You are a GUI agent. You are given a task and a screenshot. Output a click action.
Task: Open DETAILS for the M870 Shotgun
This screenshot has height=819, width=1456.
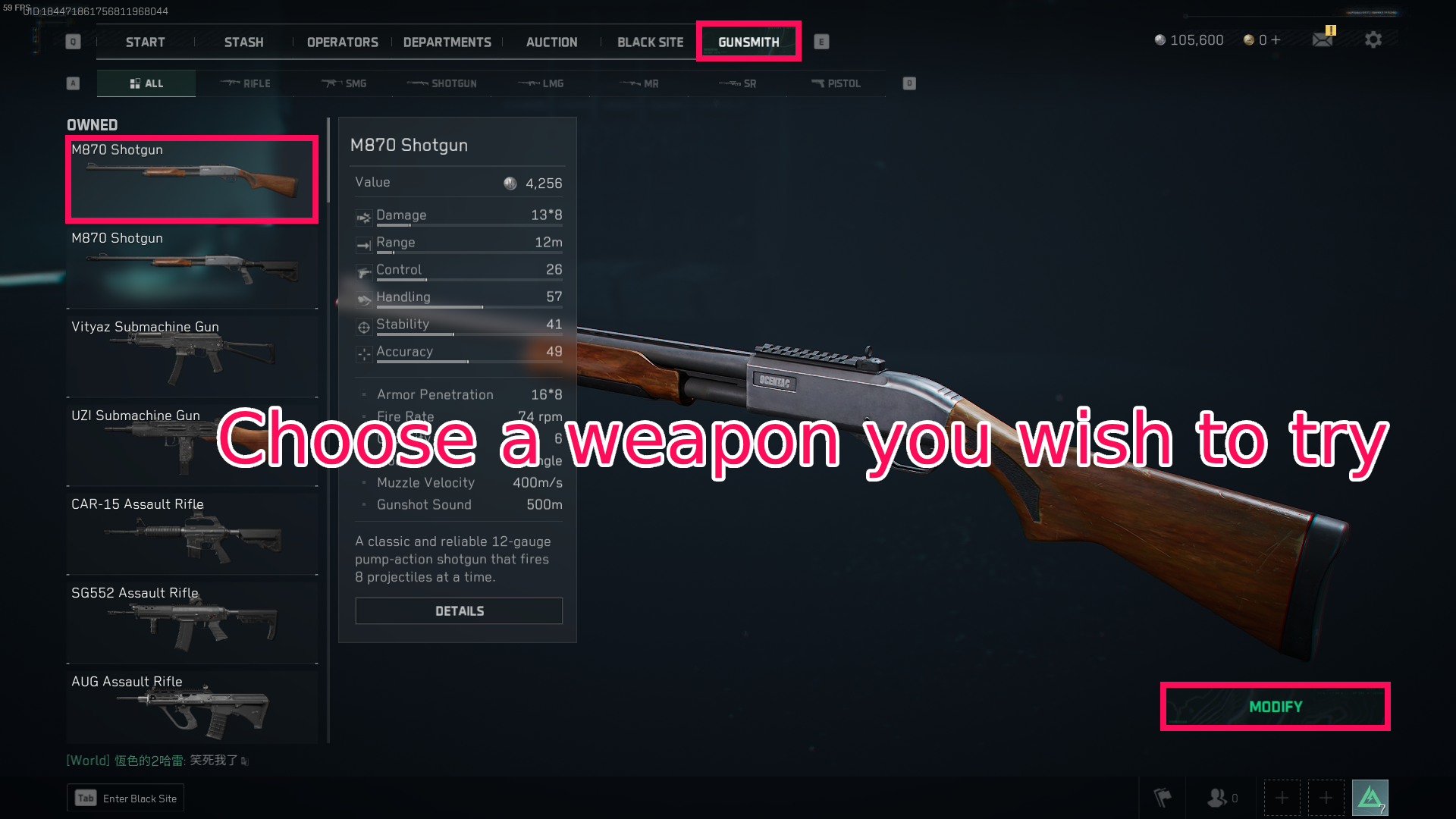coord(458,610)
